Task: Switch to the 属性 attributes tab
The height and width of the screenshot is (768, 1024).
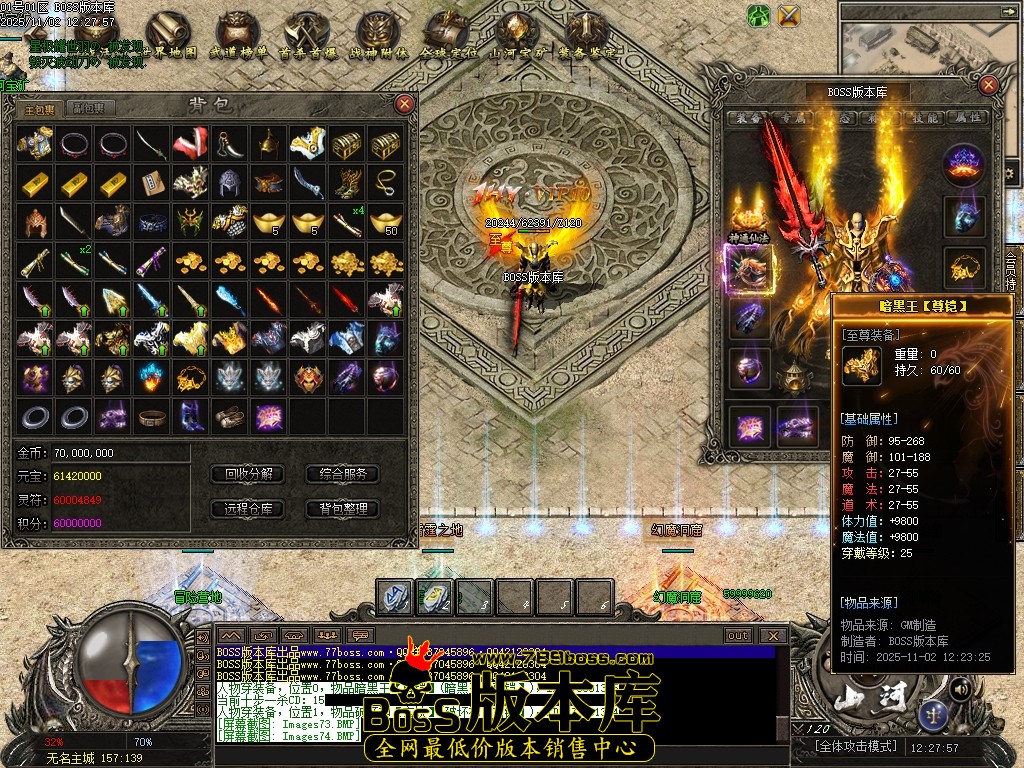Action: pyautogui.click(x=965, y=117)
